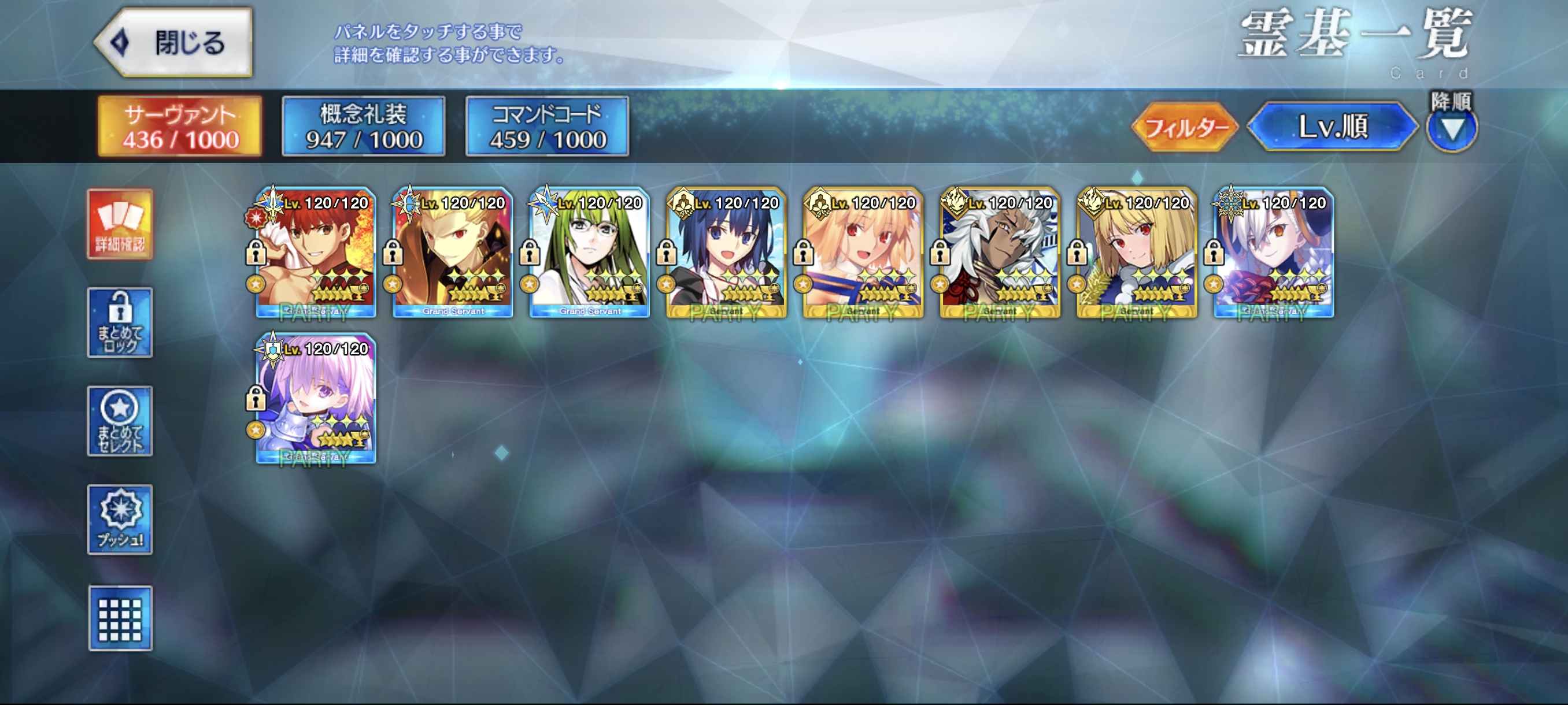This screenshot has height=705, width=1568.
Task: Change the grid view layout
Action: coord(120,618)
